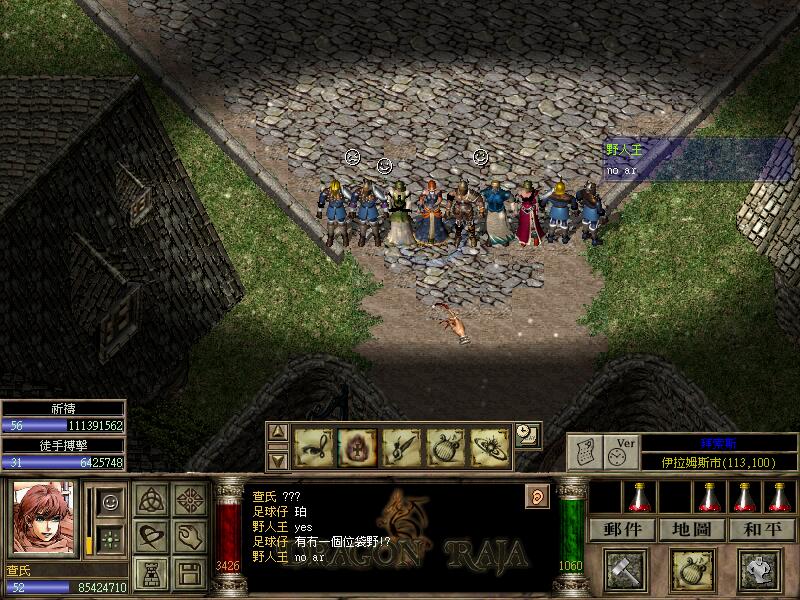
Task: Open the smiley face emote button
Action: 112,501
